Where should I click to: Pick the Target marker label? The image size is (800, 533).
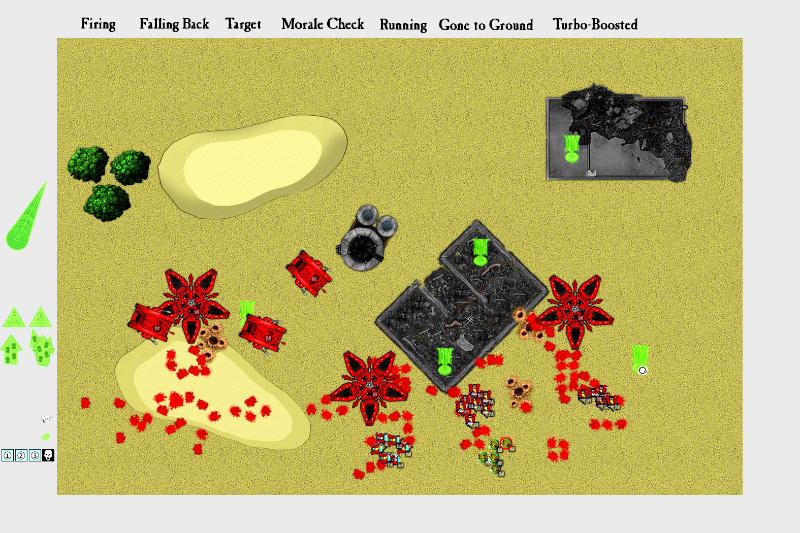coord(243,24)
